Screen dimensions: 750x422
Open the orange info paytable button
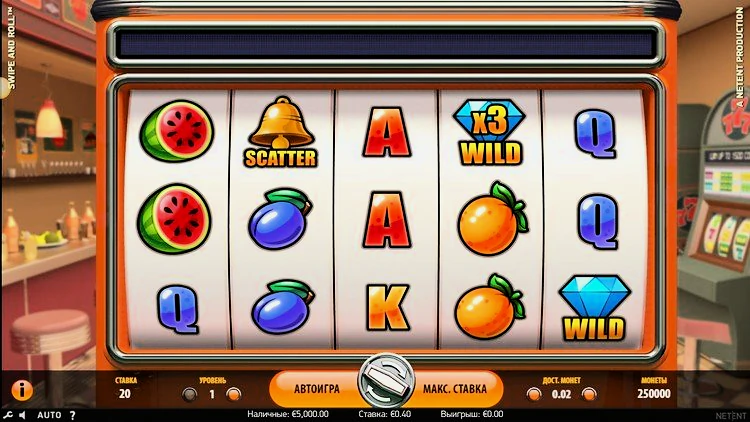coord(21,390)
